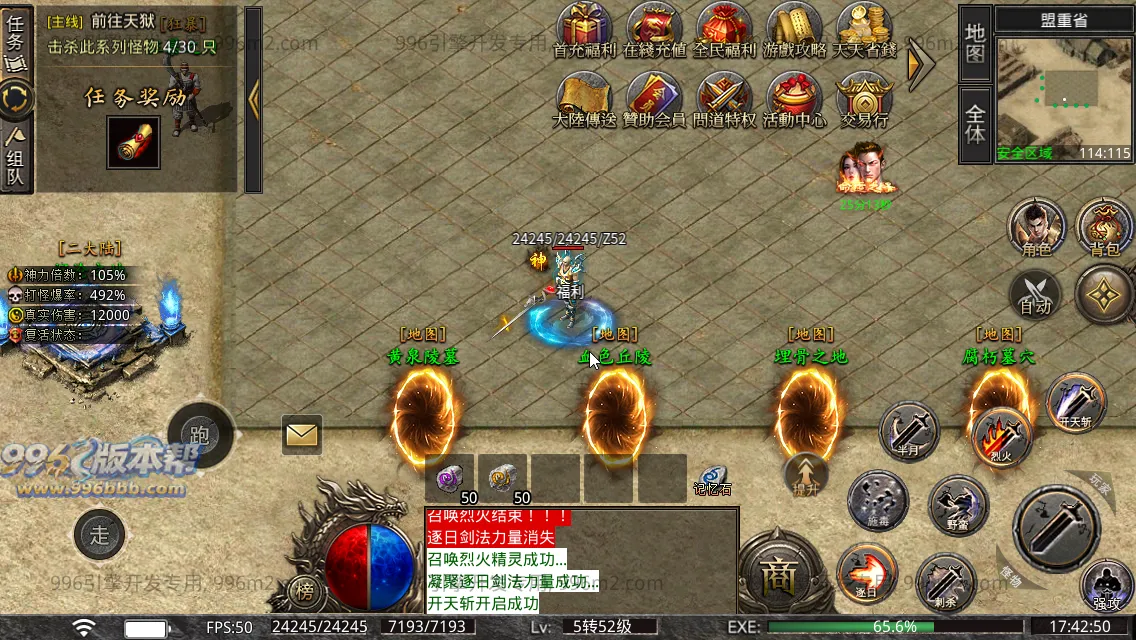Screen dimensions: 1136x640
Task: Activate the 烈火 flaming sword skill
Action: [x=1002, y=436]
